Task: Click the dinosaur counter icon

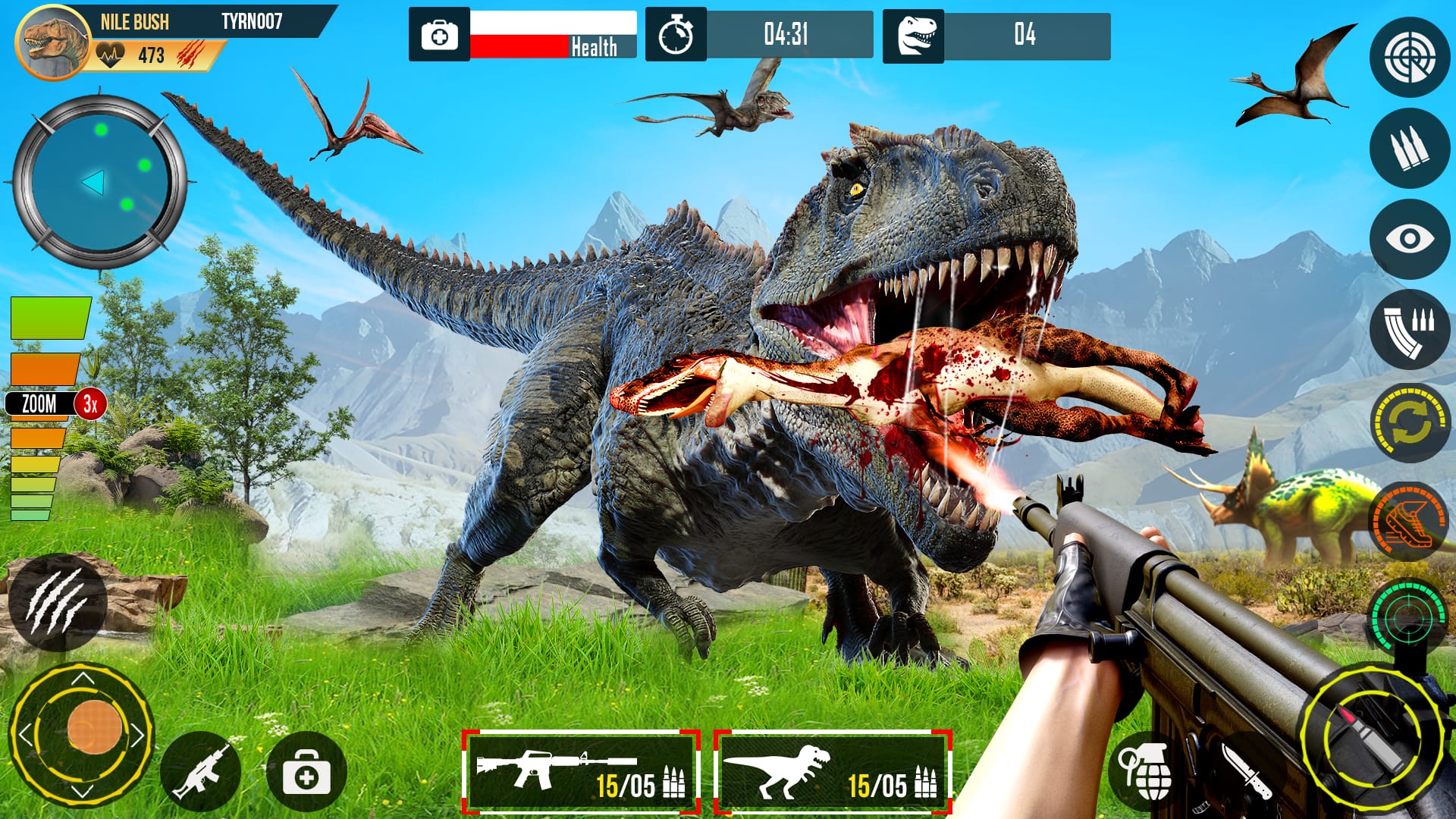Action: tap(916, 33)
